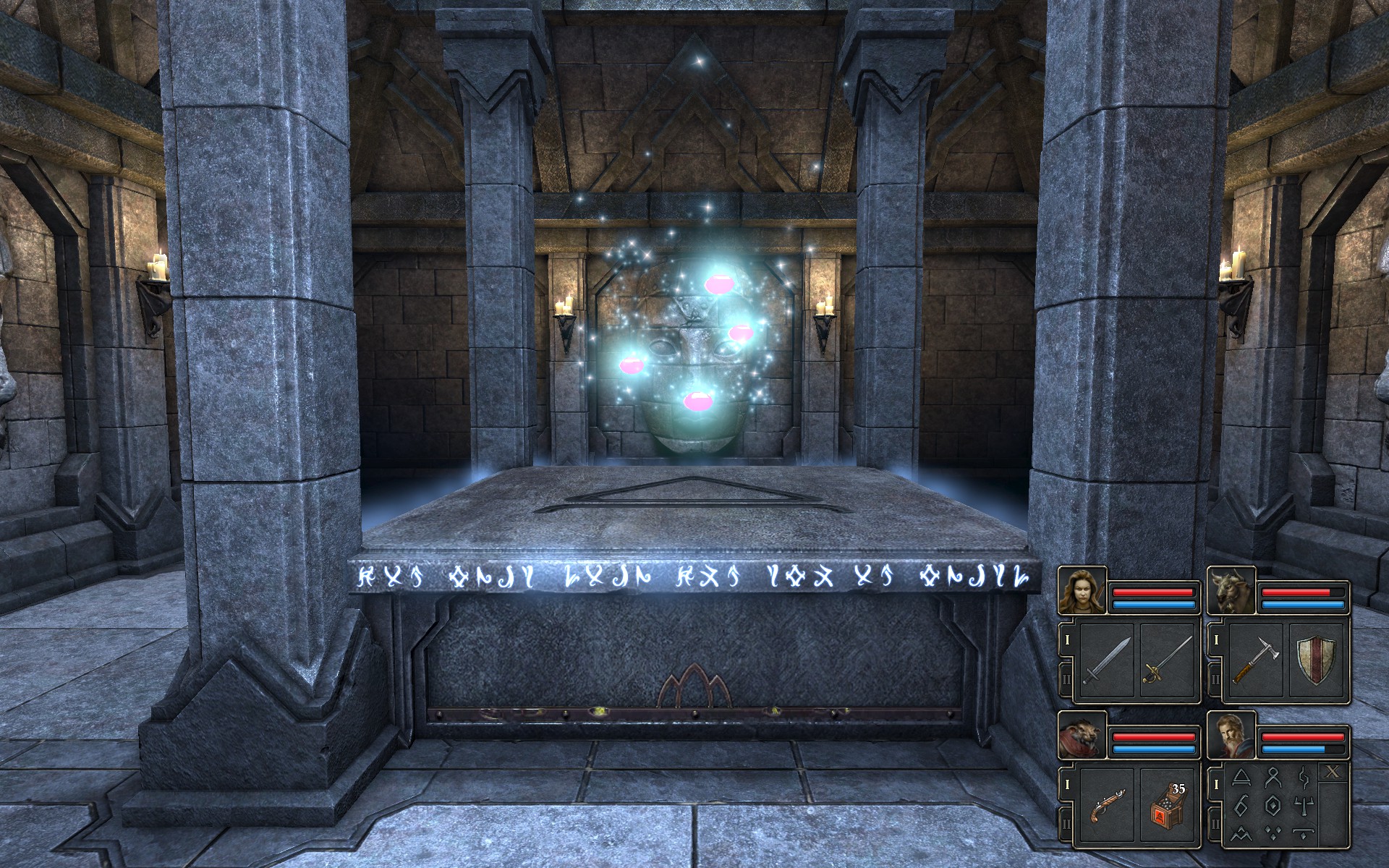Select the minotaur party member portrait
Image resolution: width=1389 pixels, height=868 pixels.
(1231, 590)
